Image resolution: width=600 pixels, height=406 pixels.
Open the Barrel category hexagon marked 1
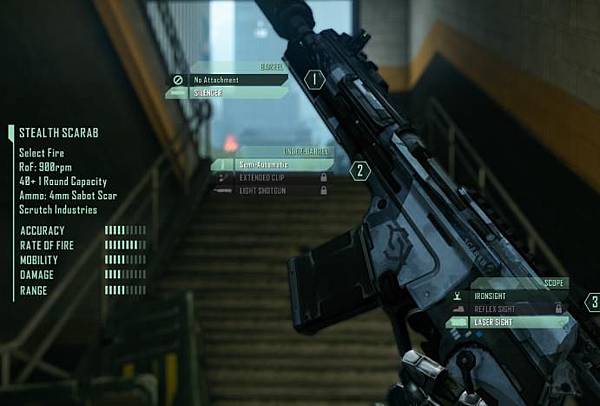tap(314, 78)
